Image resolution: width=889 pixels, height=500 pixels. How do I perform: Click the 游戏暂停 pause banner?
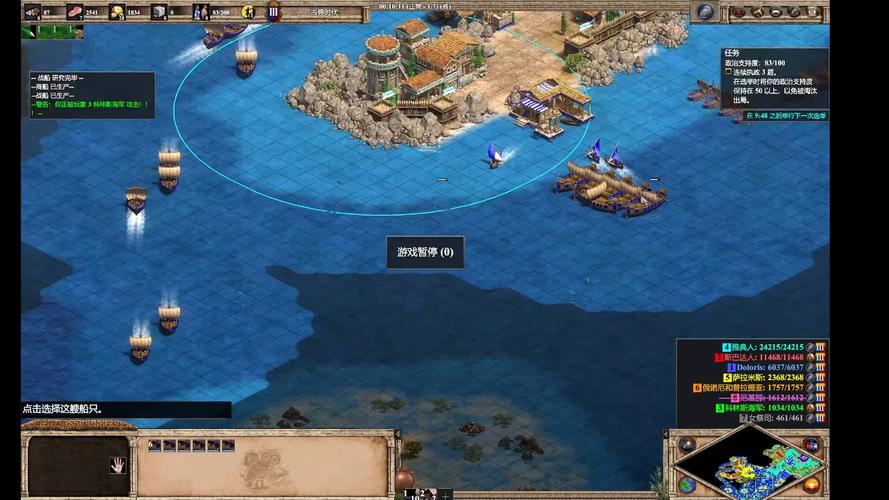425,252
